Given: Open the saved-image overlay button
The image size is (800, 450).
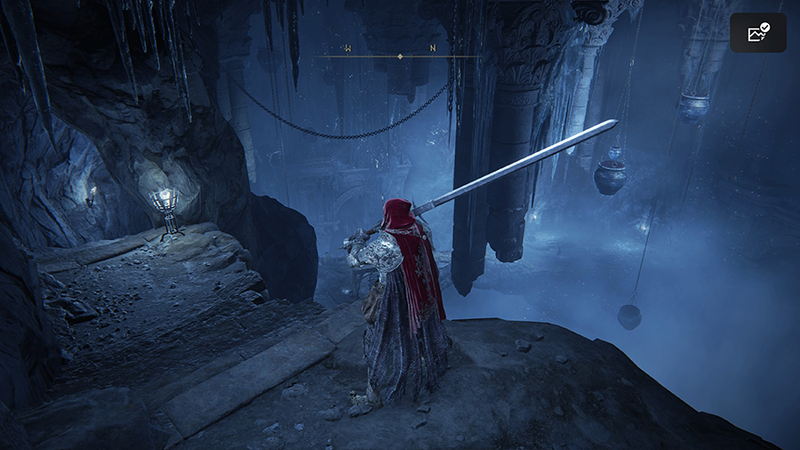Looking at the screenshot, I should [757, 33].
